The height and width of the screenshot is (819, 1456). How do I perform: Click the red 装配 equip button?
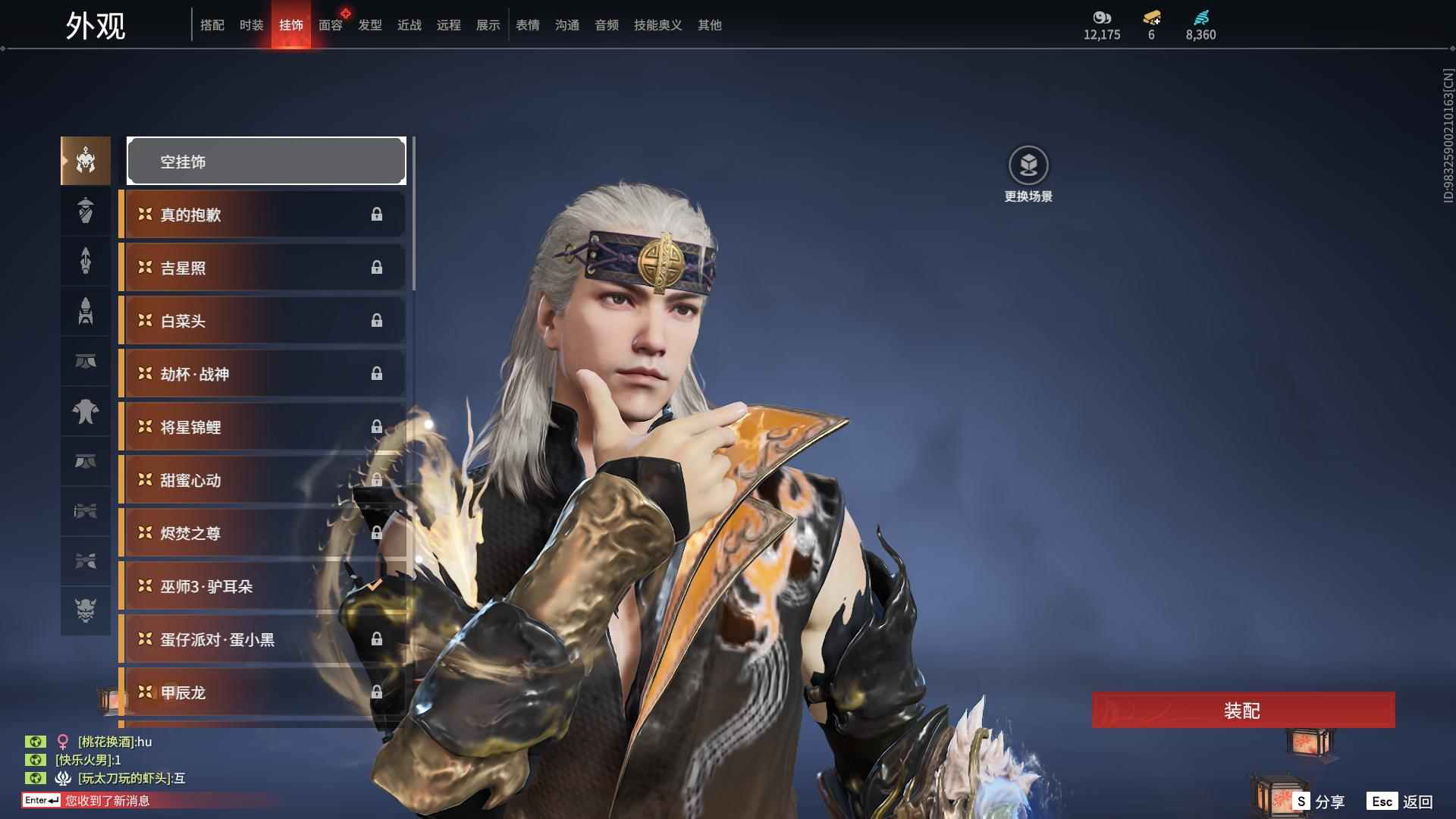1242,710
